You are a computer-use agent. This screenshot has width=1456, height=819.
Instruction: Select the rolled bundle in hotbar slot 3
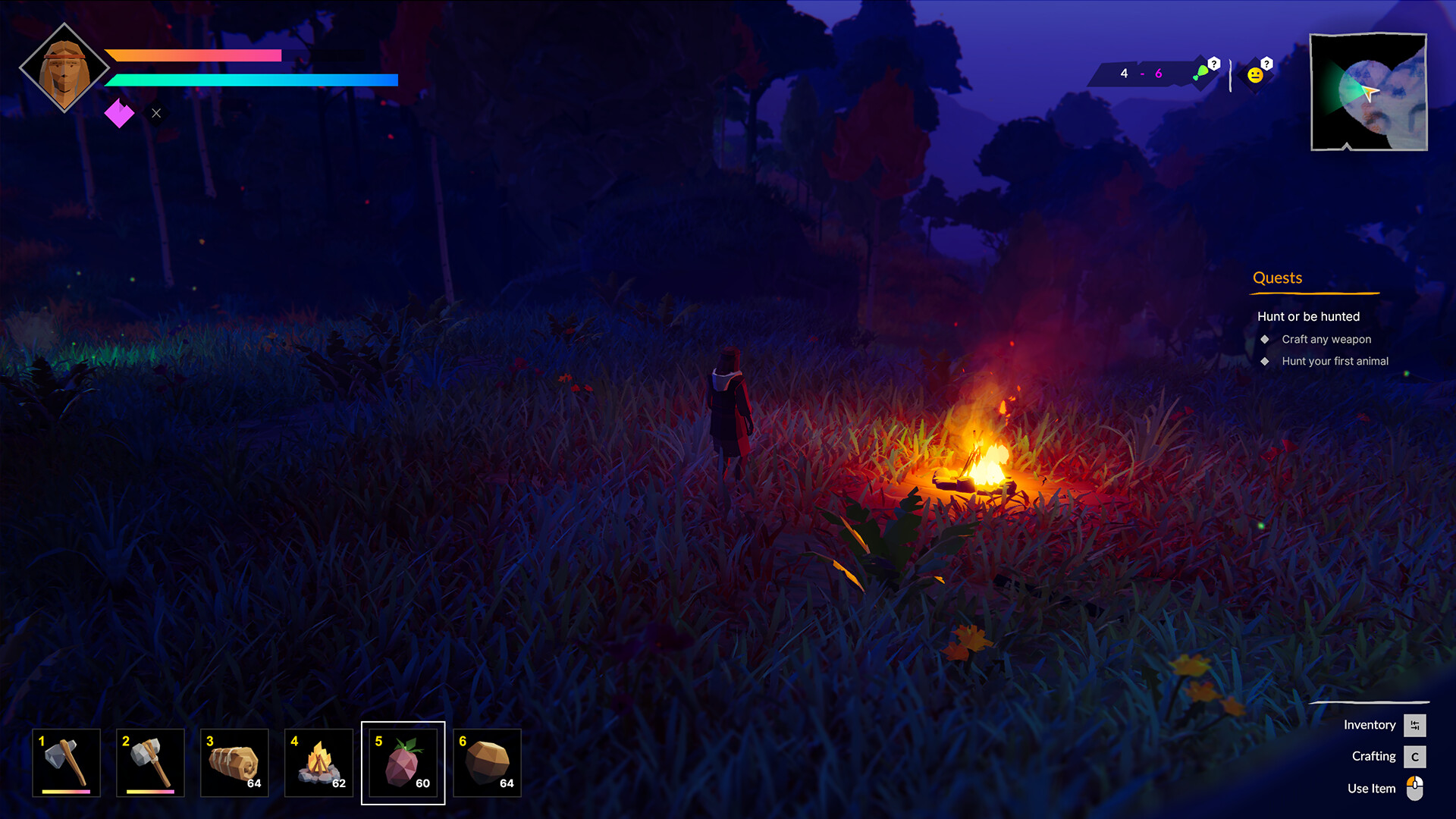[x=234, y=762]
